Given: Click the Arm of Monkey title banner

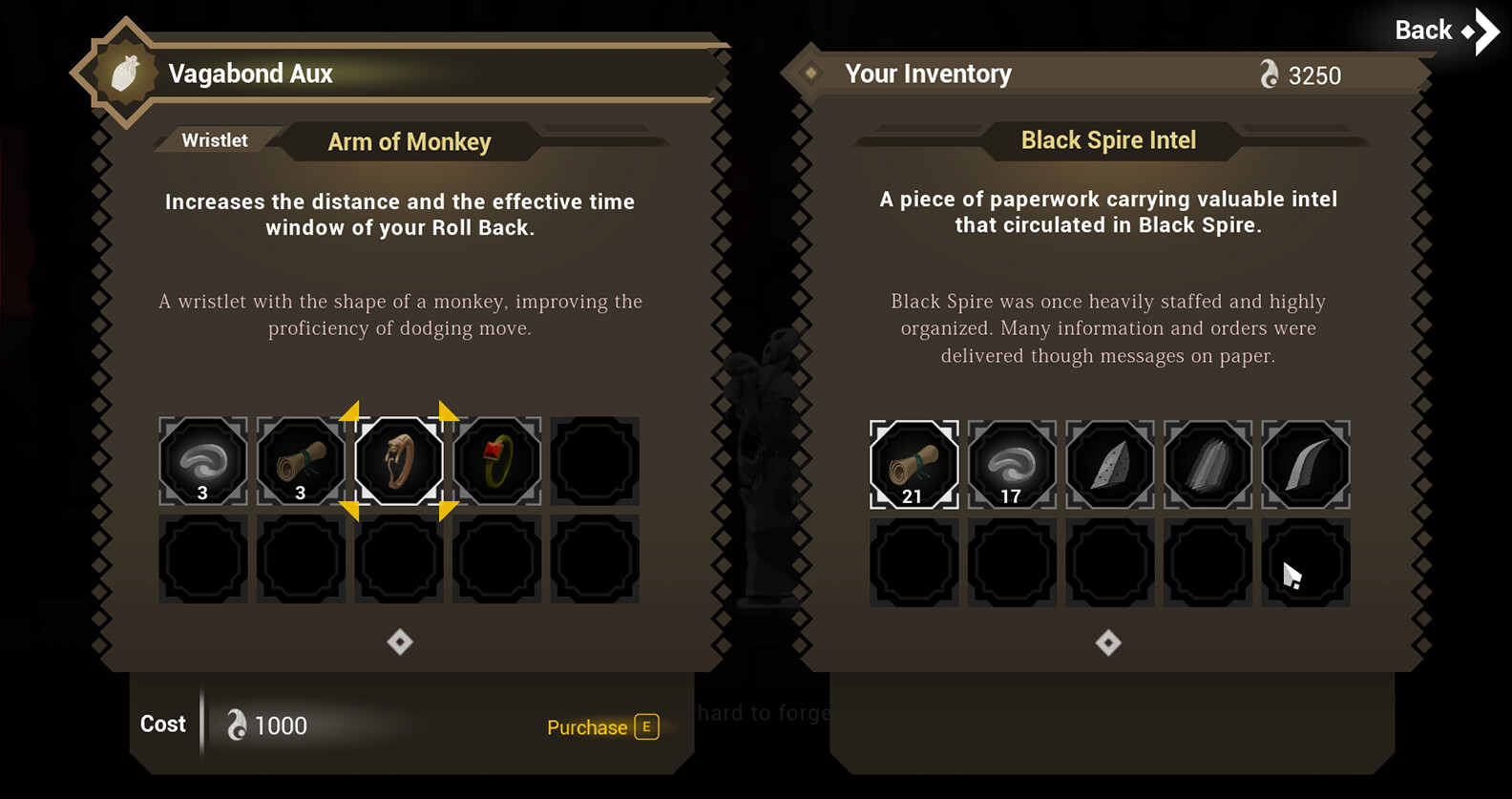Looking at the screenshot, I should click(x=409, y=141).
